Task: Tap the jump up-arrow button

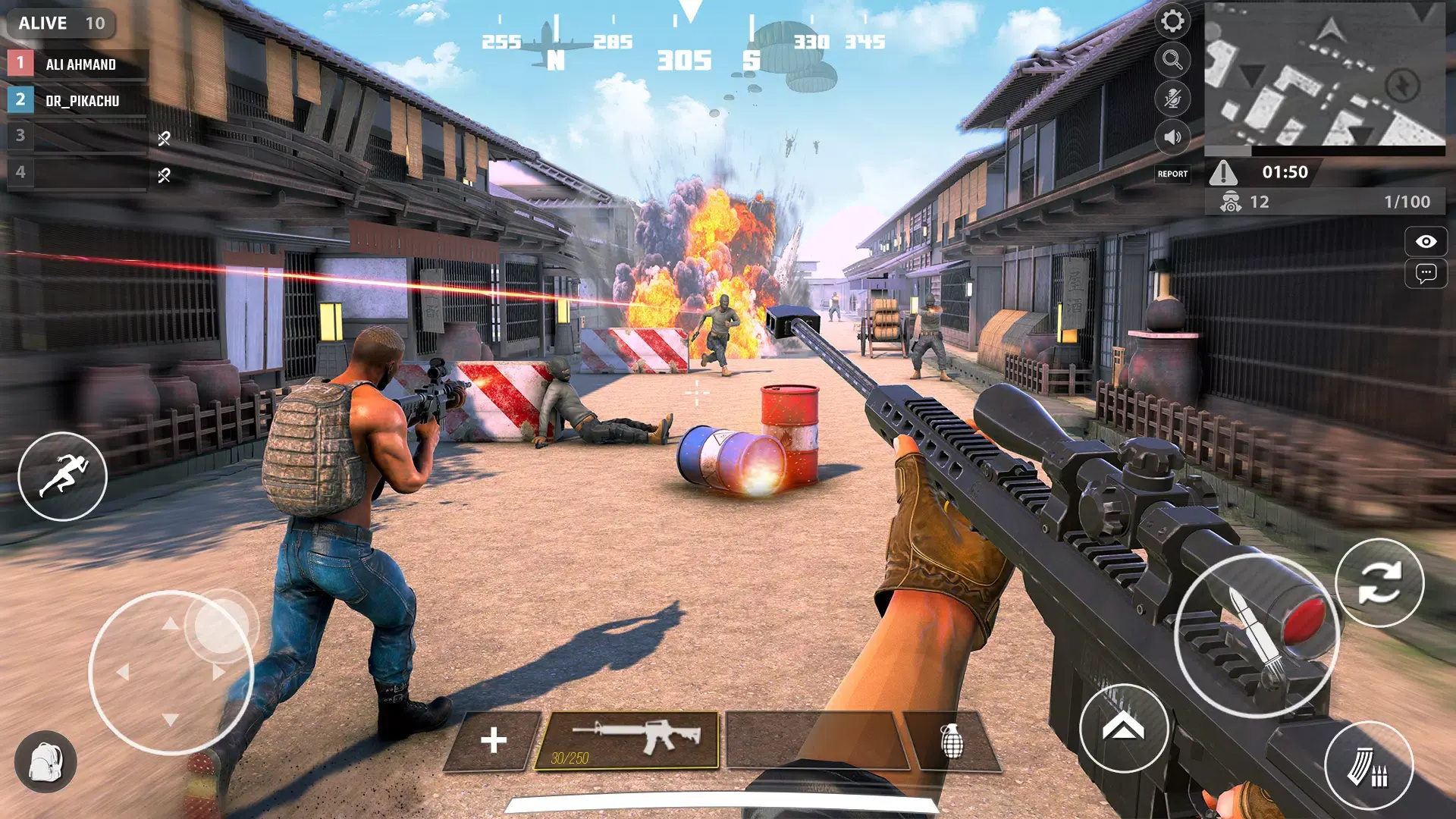Action: 1123,728
